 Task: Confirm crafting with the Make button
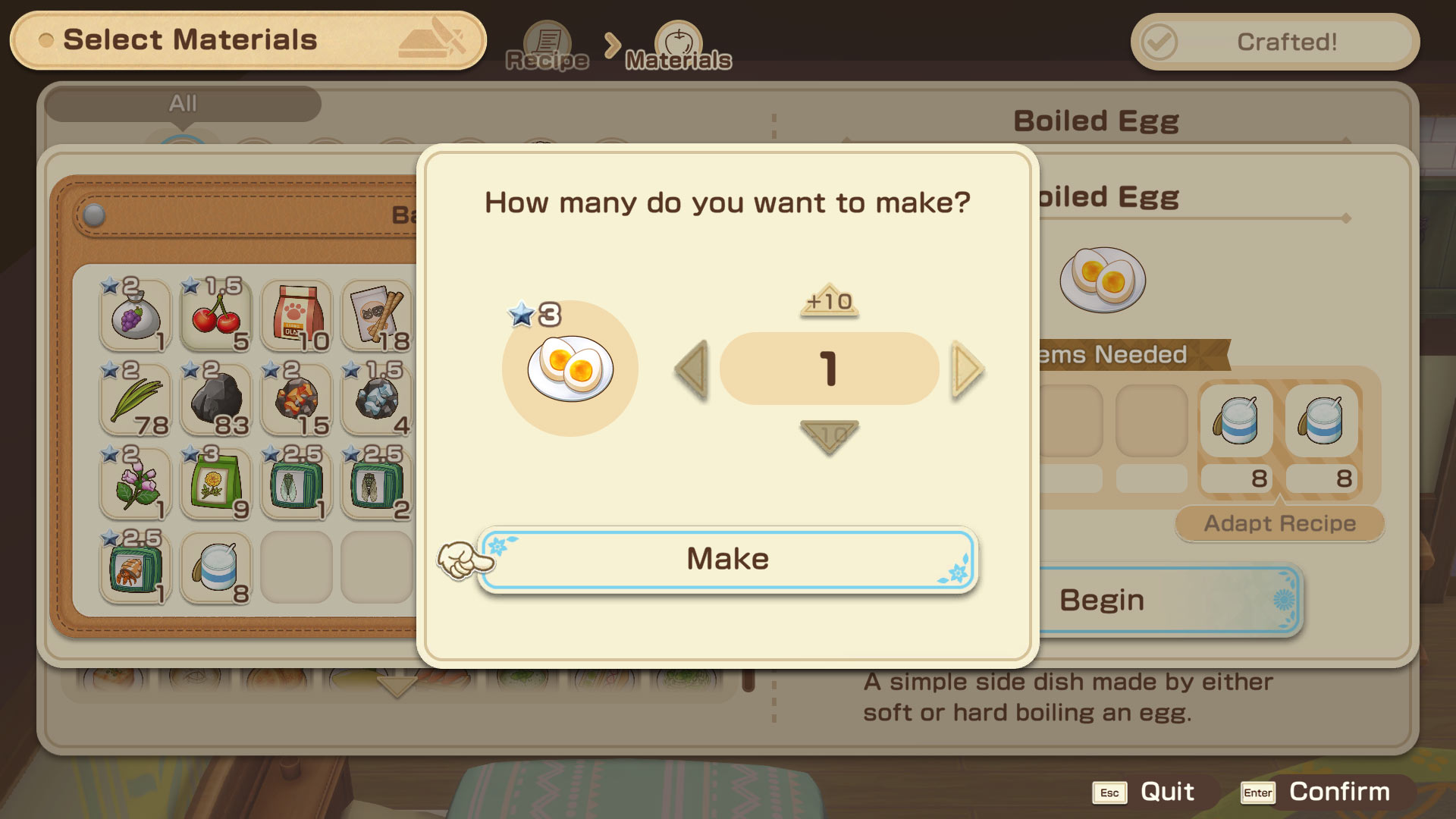pos(727,560)
